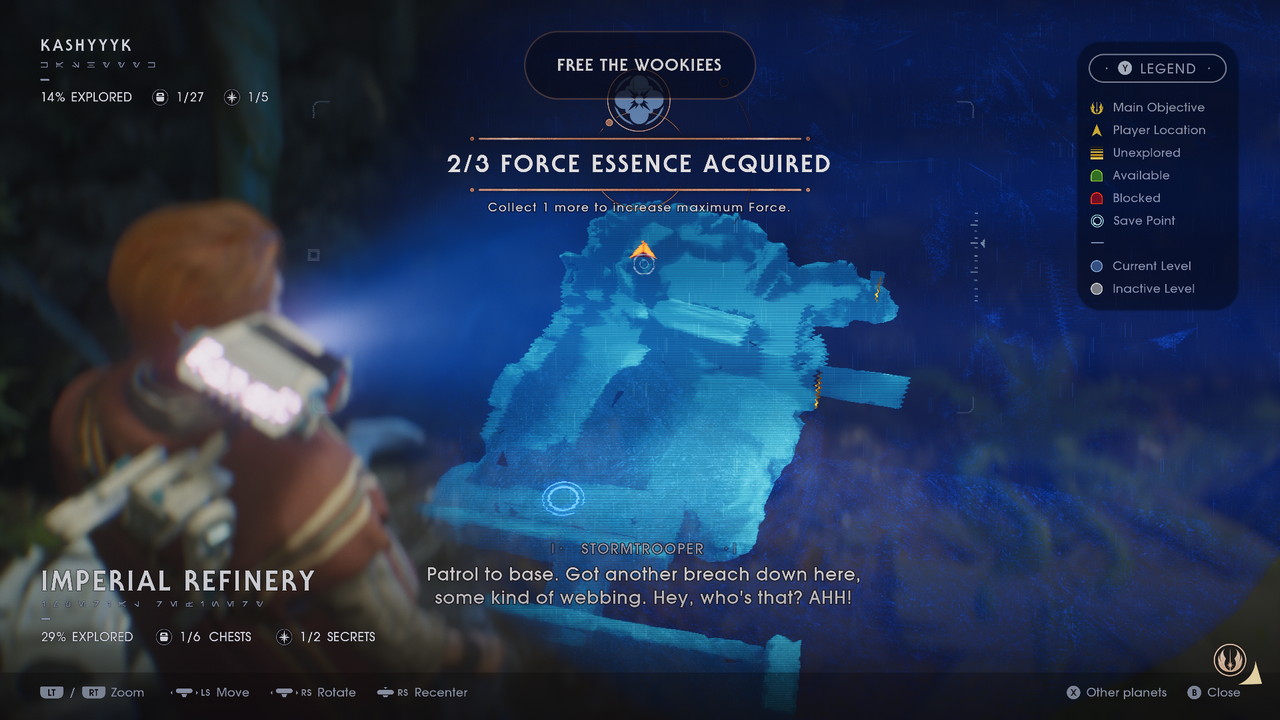Click the green Available icon in the legend

tap(1097, 175)
